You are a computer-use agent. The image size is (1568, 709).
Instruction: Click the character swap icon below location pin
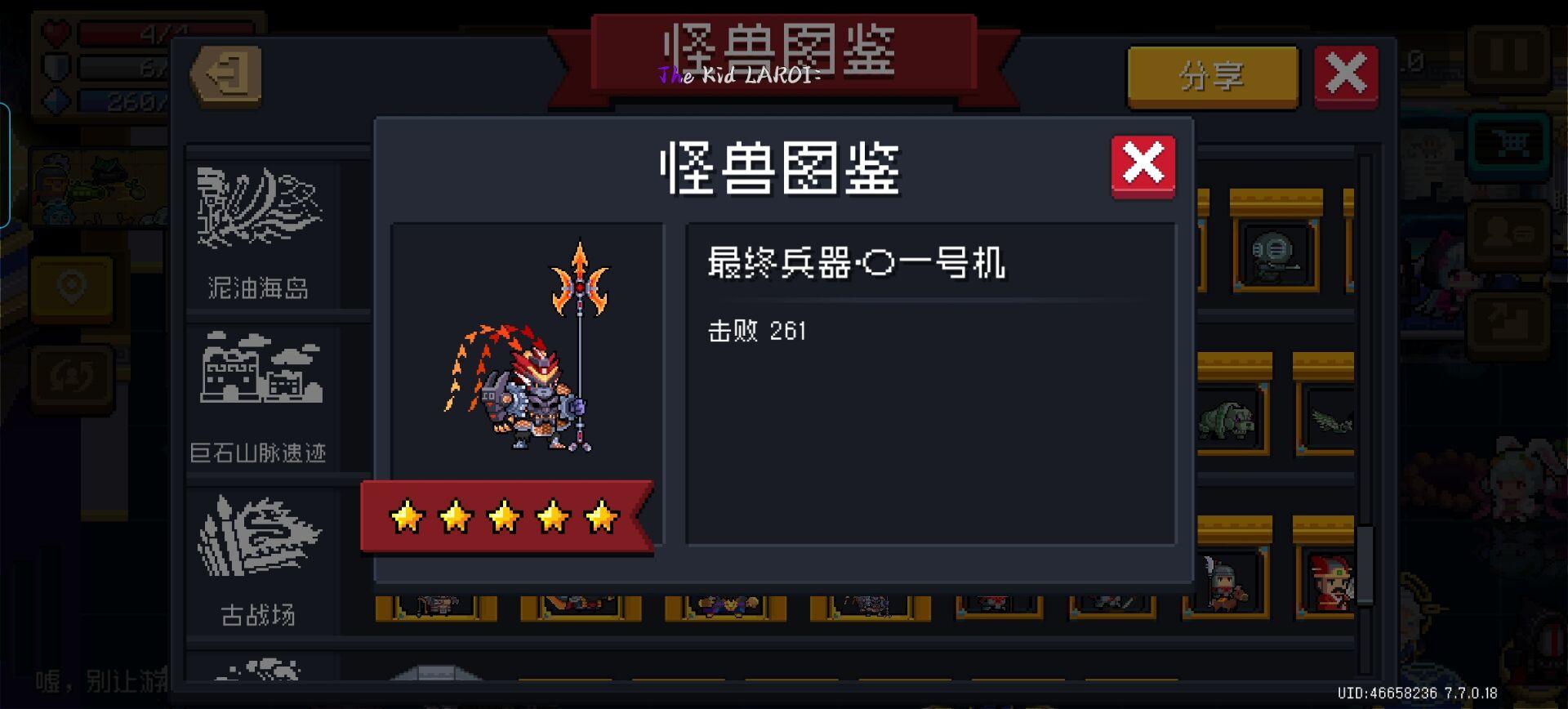(70, 376)
